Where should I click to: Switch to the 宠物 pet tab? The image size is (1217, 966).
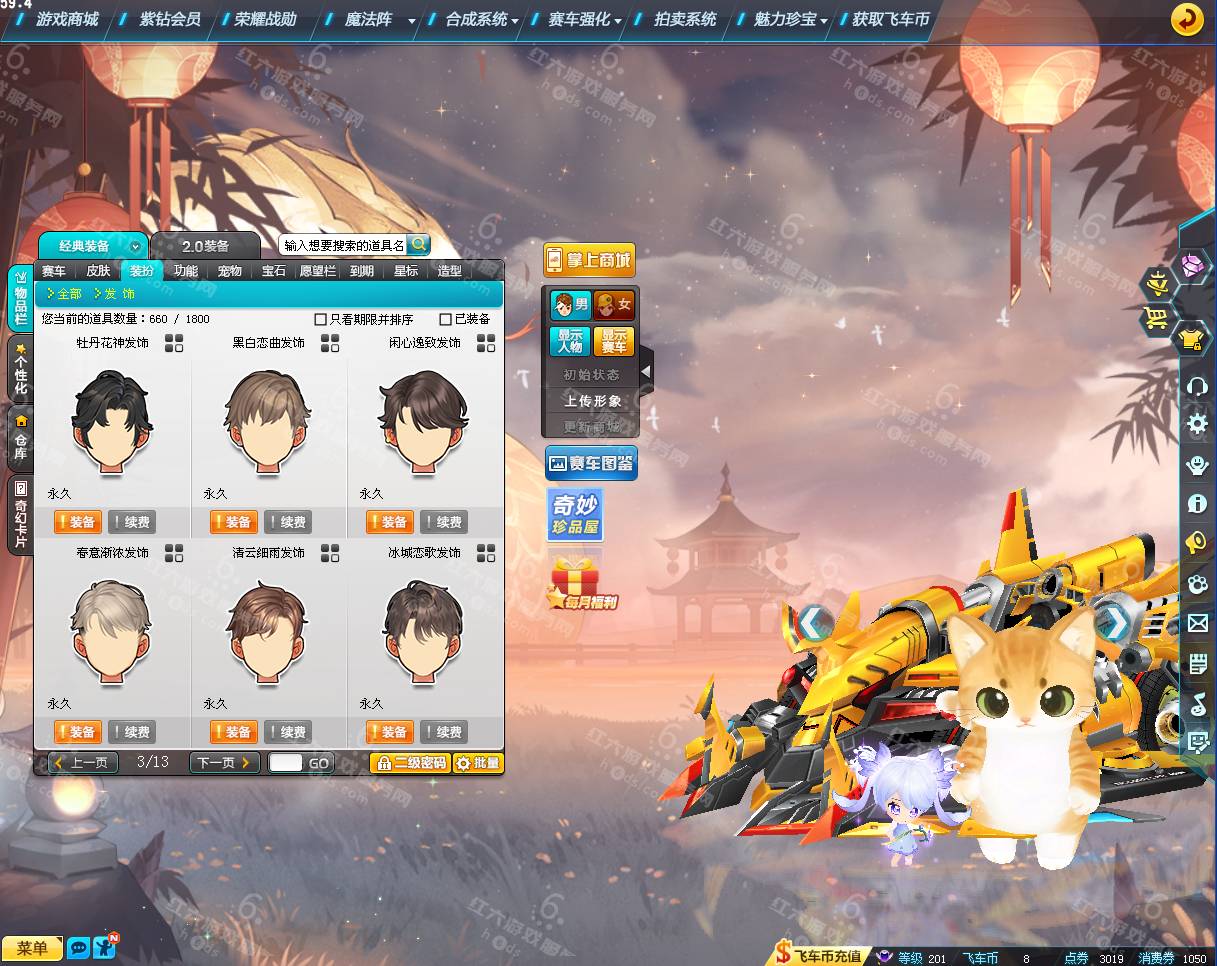coord(230,271)
